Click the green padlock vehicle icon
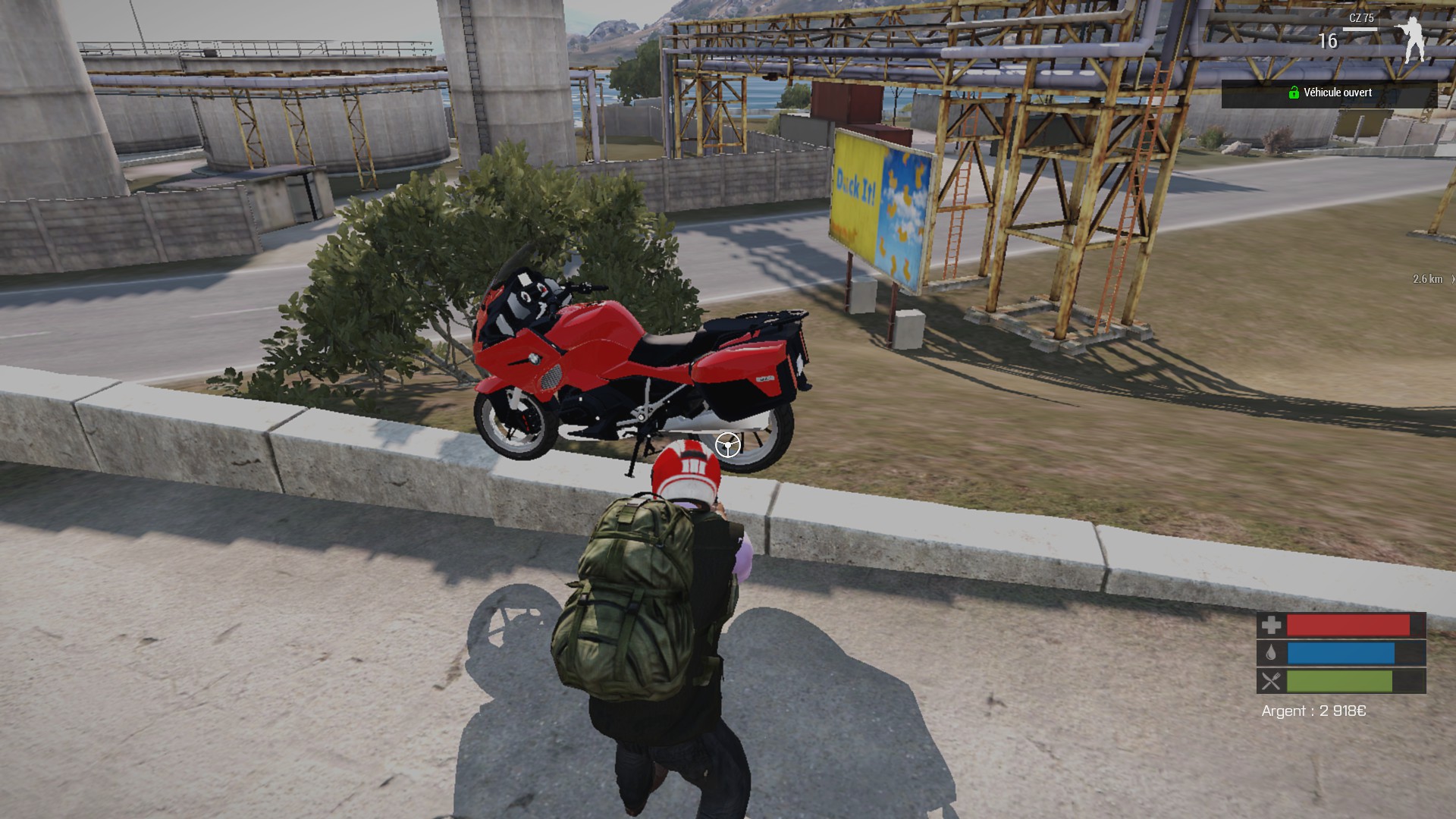 tap(1294, 93)
